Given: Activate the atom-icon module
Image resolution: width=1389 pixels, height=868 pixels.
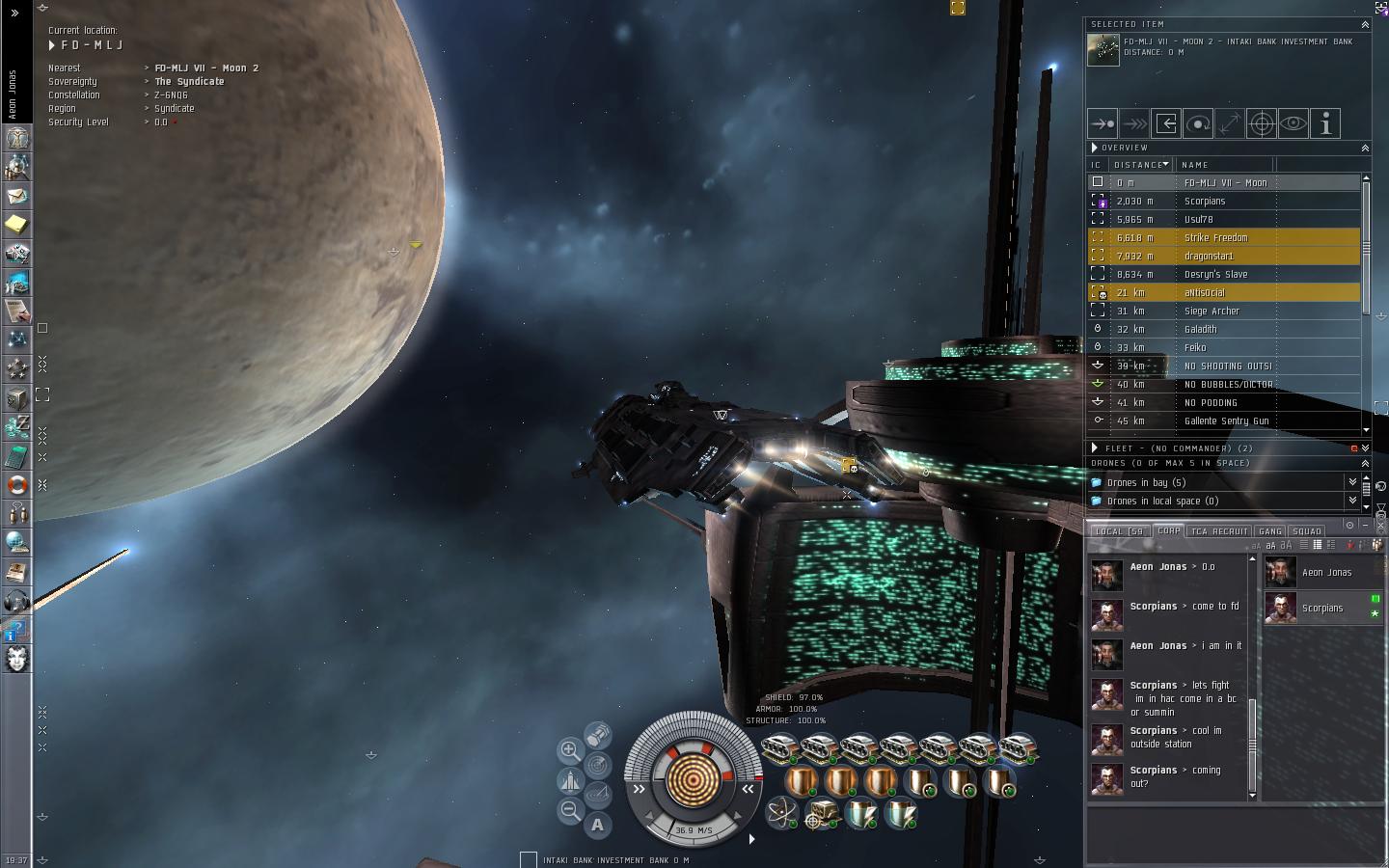Looking at the screenshot, I should 780,813.
